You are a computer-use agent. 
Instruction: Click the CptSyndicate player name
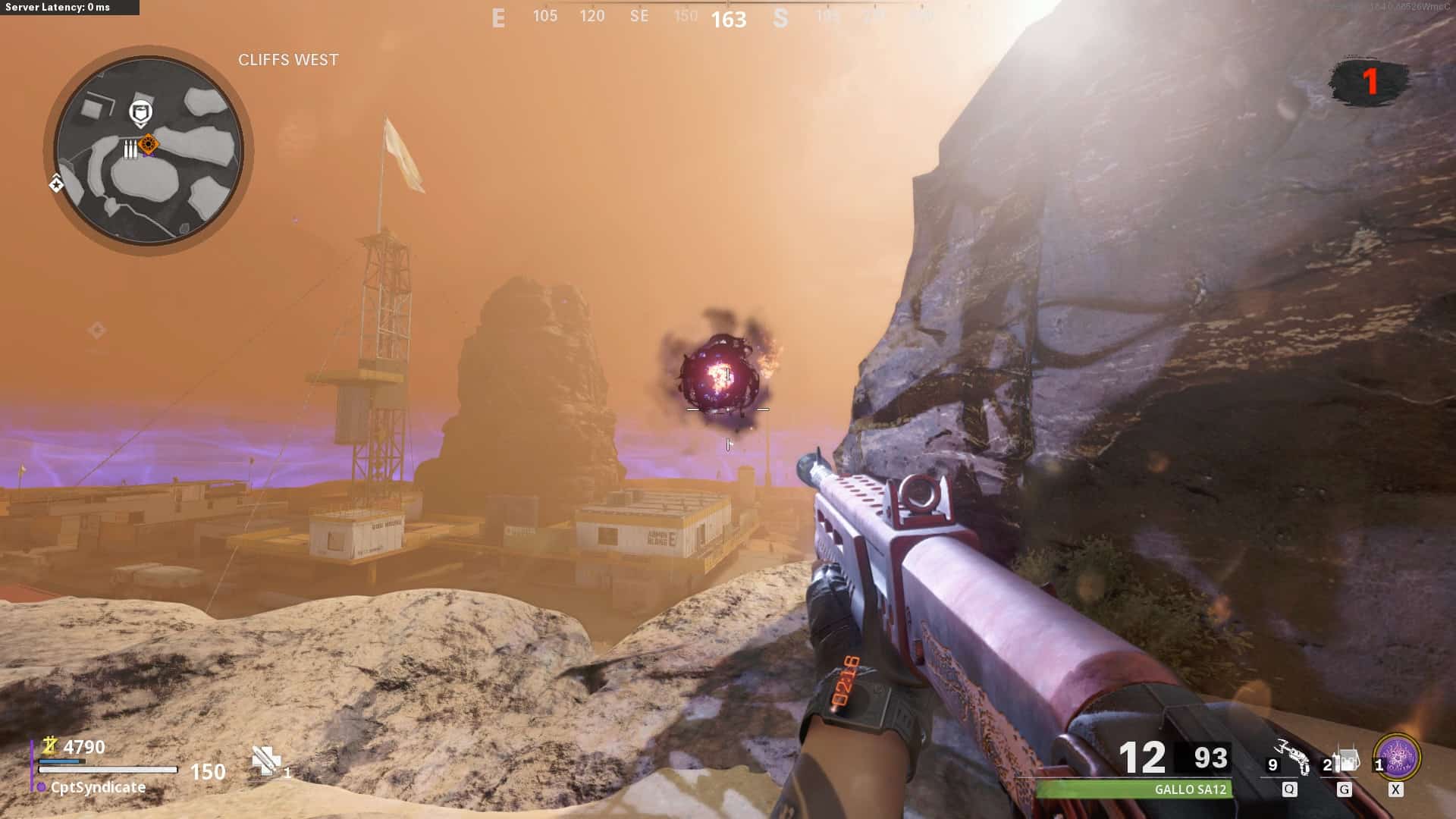(x=98, y=787)
